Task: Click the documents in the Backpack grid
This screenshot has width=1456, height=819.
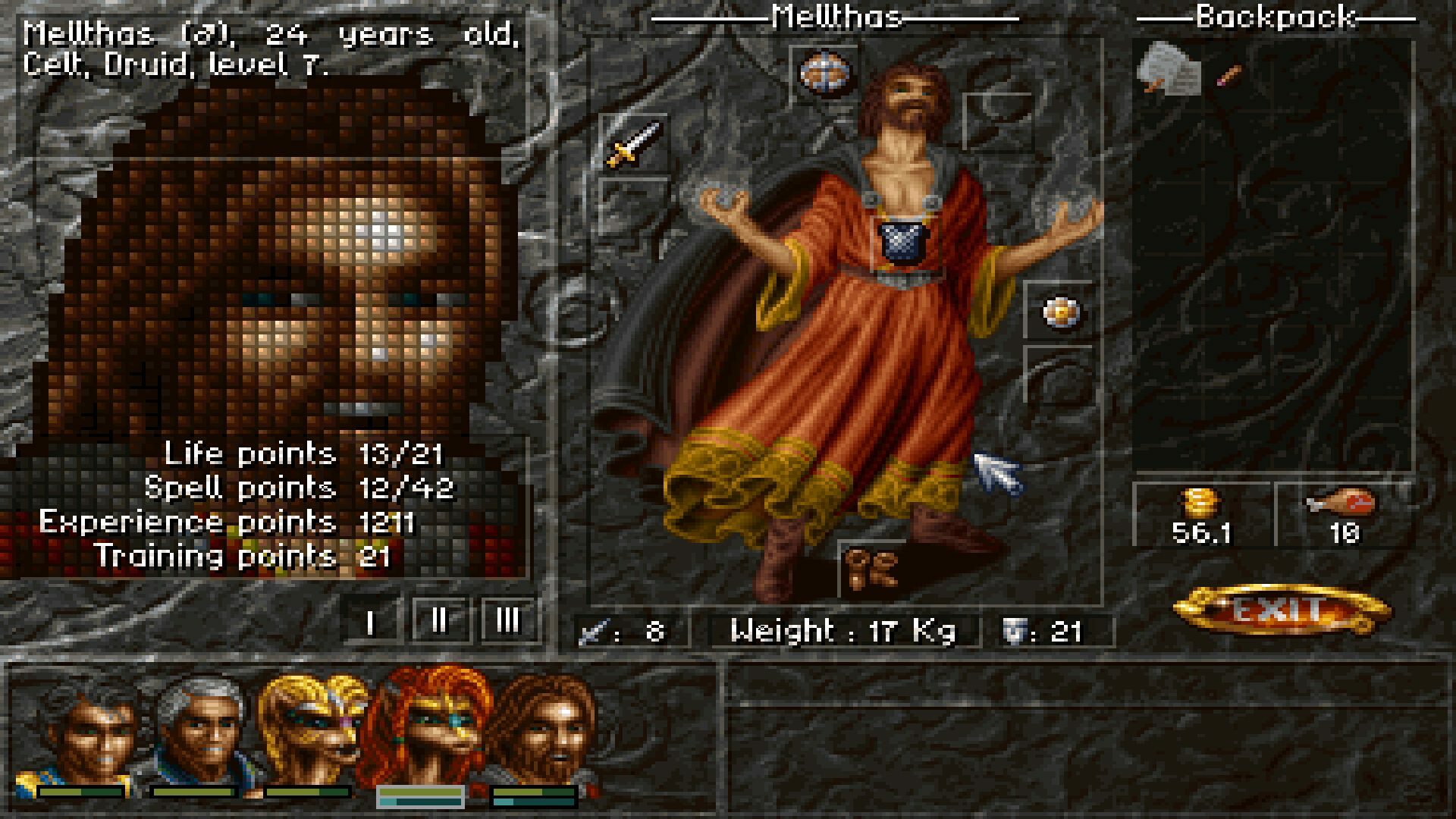Action: click(1168, 72)
